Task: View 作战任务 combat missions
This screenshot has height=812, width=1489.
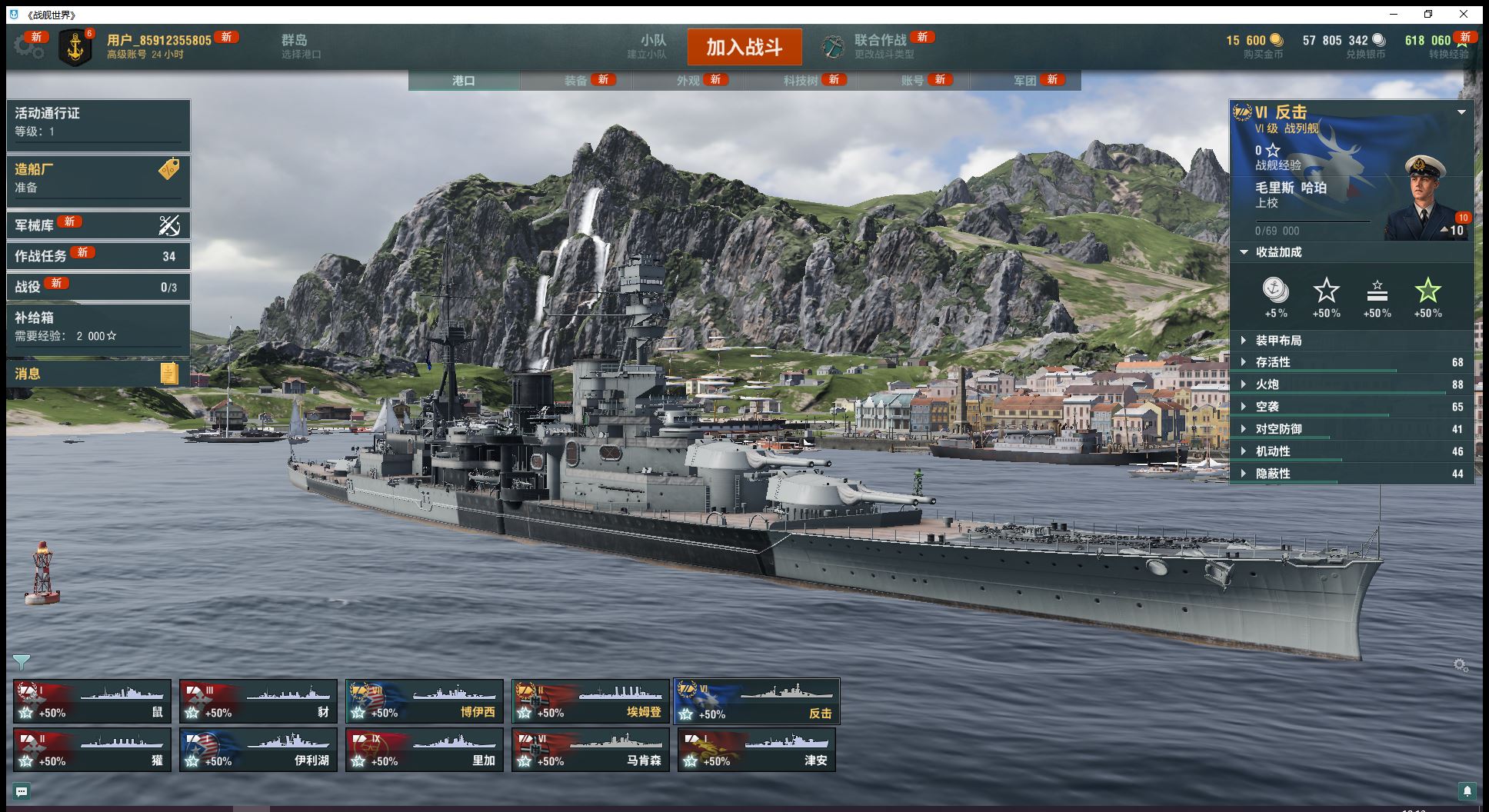Action: (x=98, y=255)
